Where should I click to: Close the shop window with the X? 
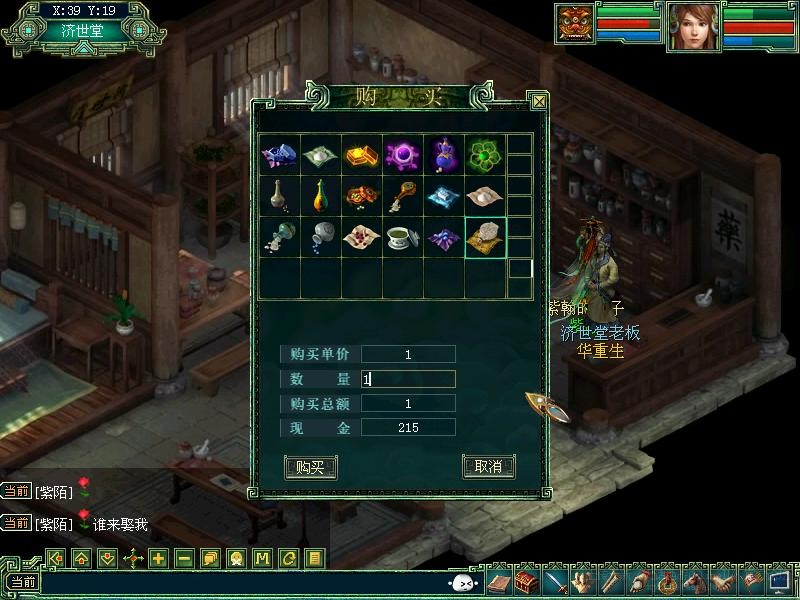[539, 101]
